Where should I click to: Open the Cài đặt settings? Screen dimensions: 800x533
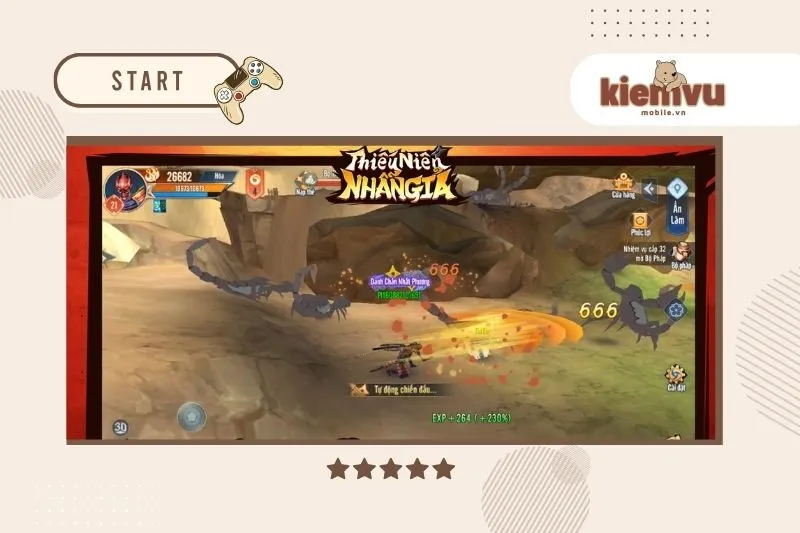click(x=675, y=379)
